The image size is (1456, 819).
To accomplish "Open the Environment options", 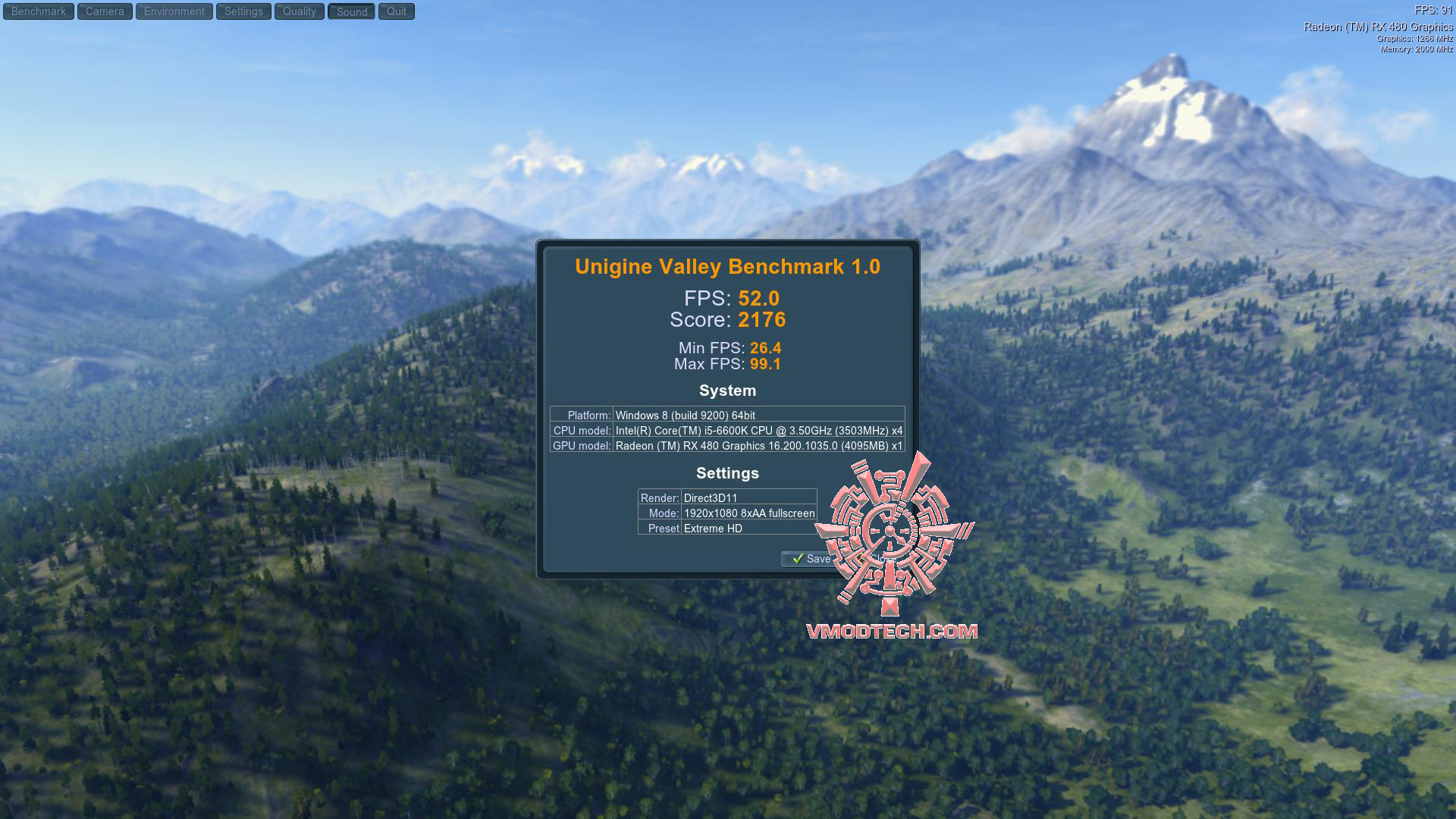I will (173, 11).
